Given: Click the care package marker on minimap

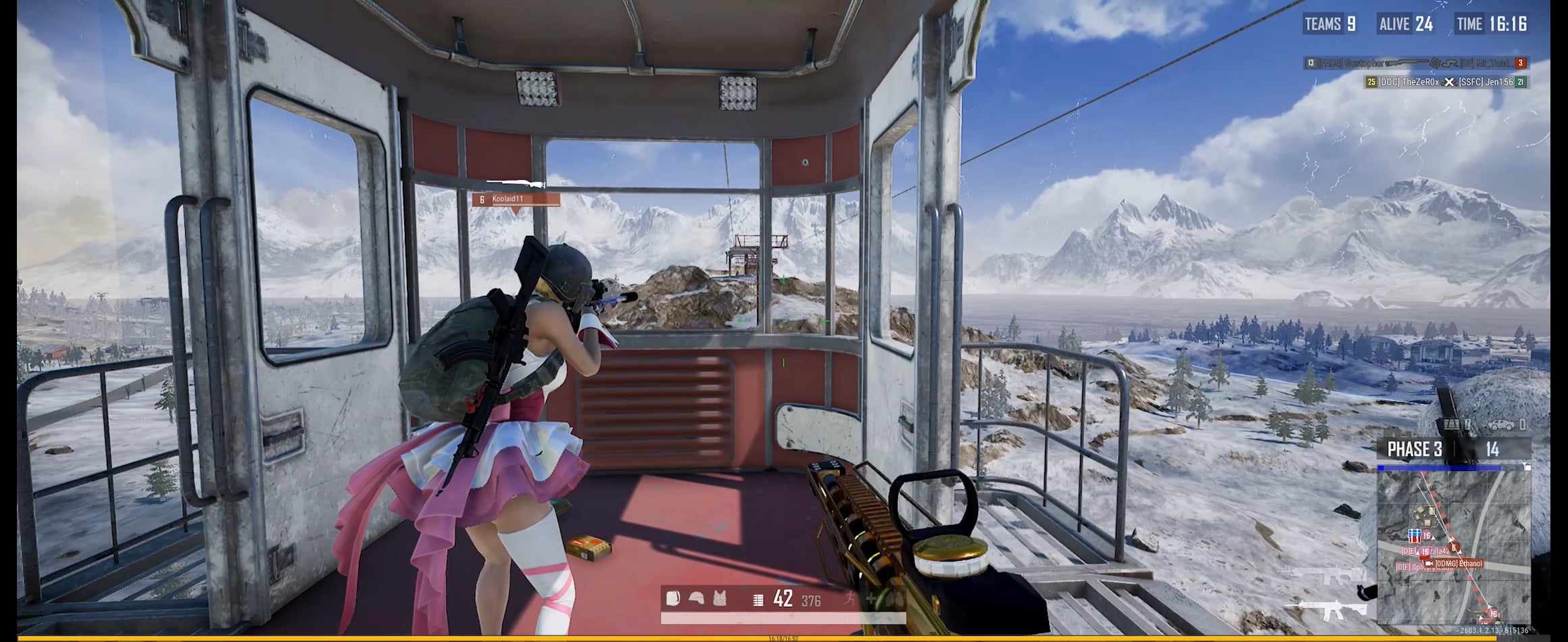Looking at the screenshot, I should [x=1413, y=536].
